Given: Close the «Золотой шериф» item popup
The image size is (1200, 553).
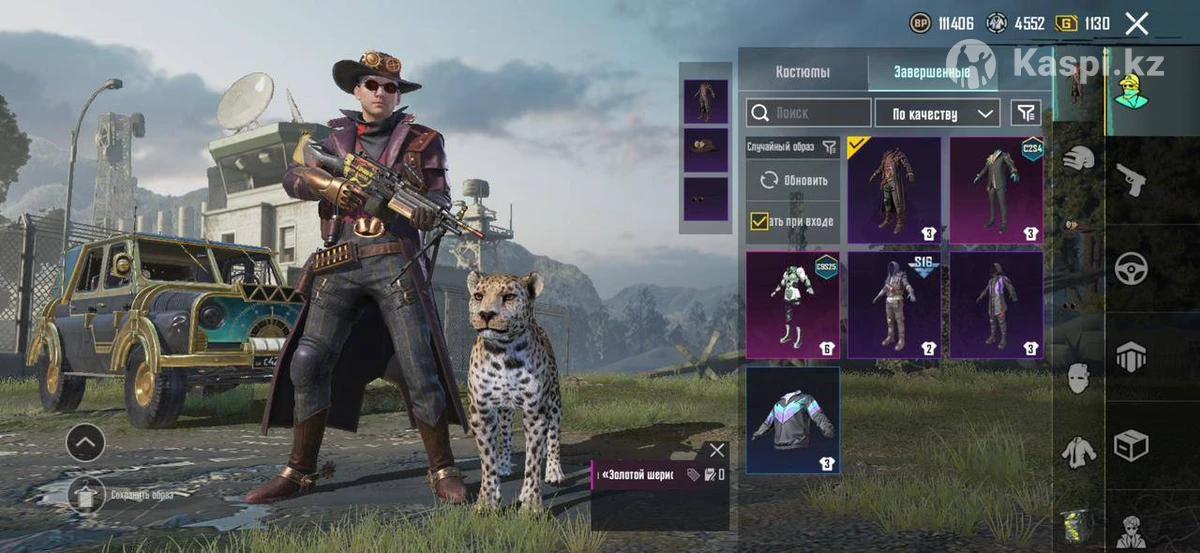Looking at the screenshot, I should (x=717, y=450).
